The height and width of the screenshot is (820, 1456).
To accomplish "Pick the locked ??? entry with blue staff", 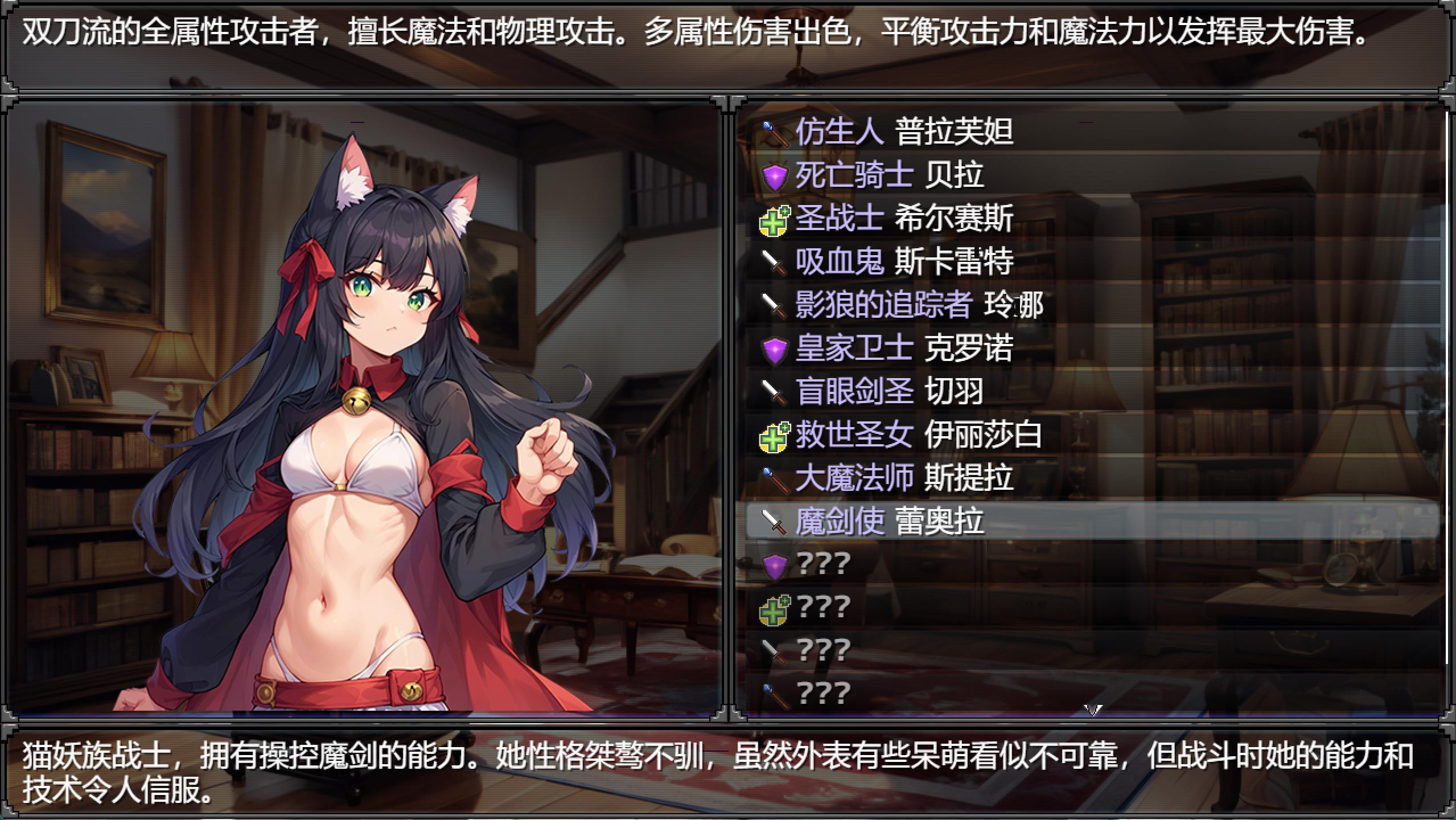I will click(x=824, y=694).
